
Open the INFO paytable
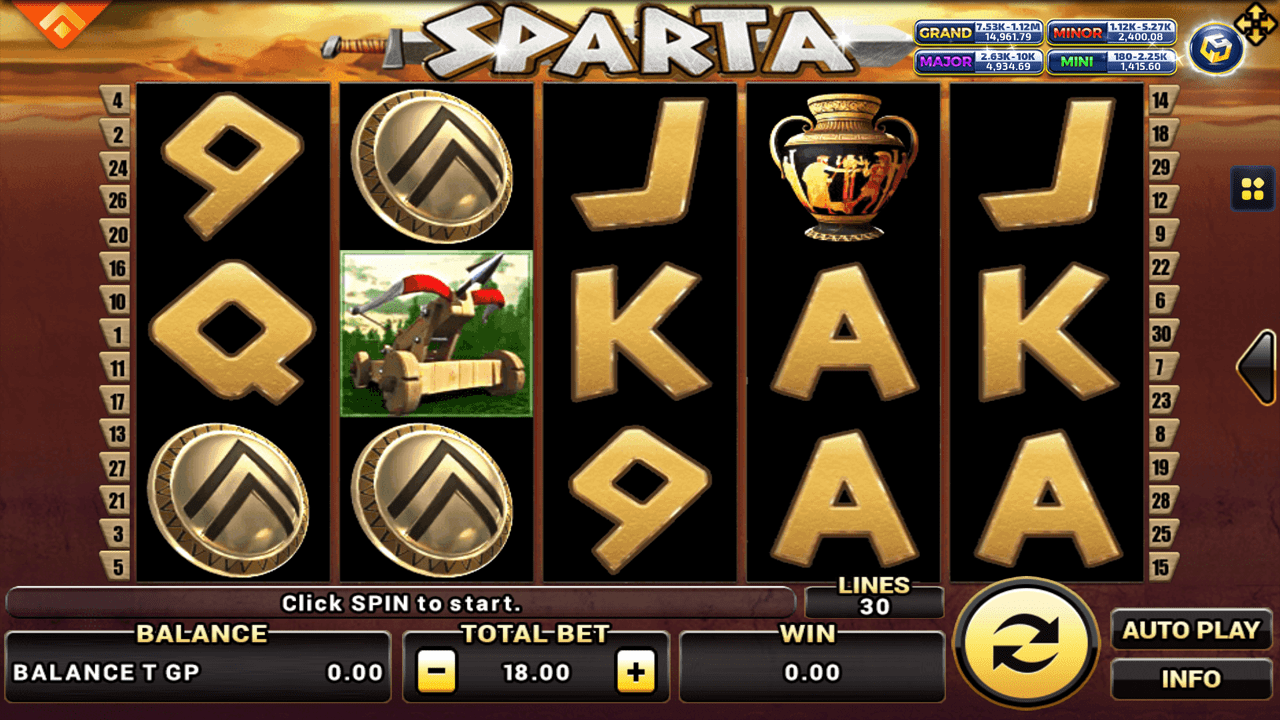(1190, 678)
